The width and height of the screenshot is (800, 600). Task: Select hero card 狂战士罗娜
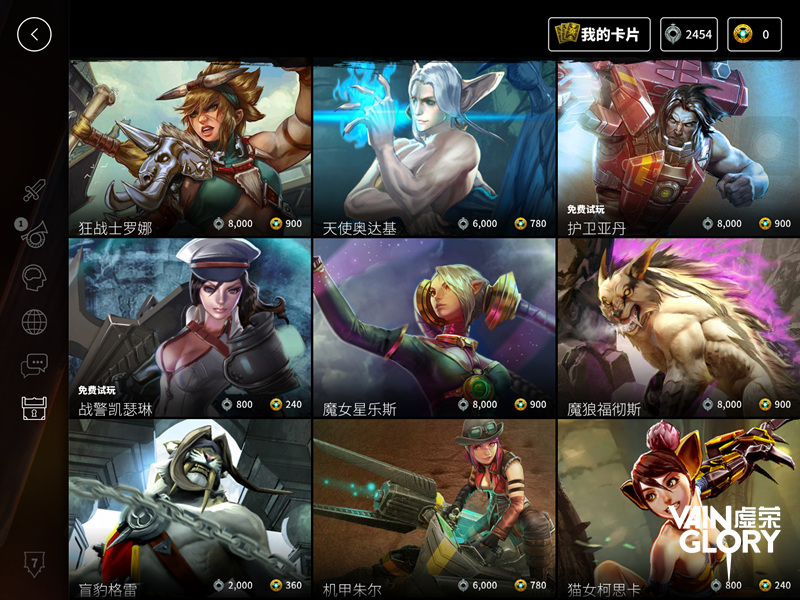pyautogui.click(x=189, y=149)
